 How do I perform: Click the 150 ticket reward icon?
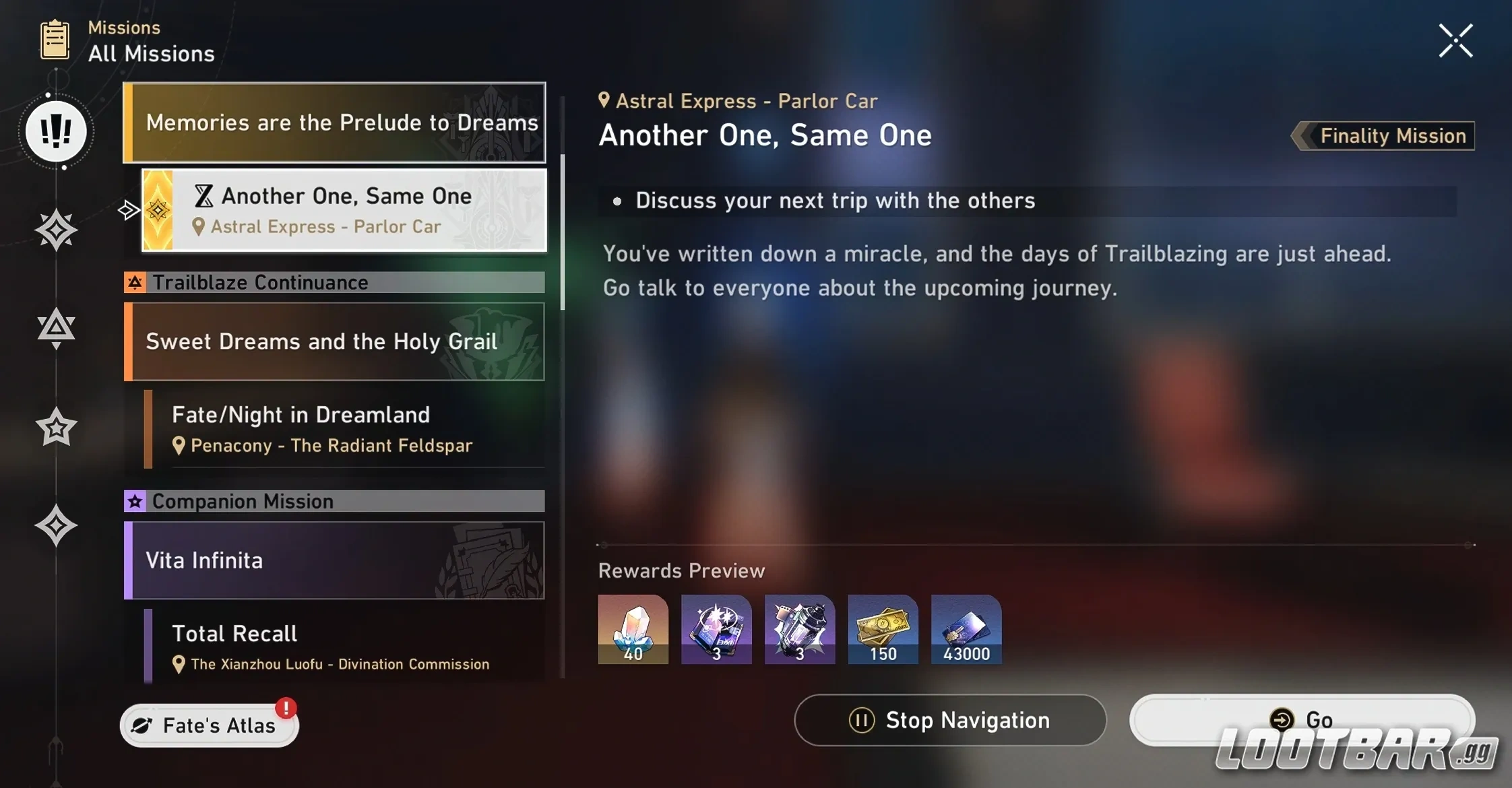pyautogui.click(x=883, y=629)
